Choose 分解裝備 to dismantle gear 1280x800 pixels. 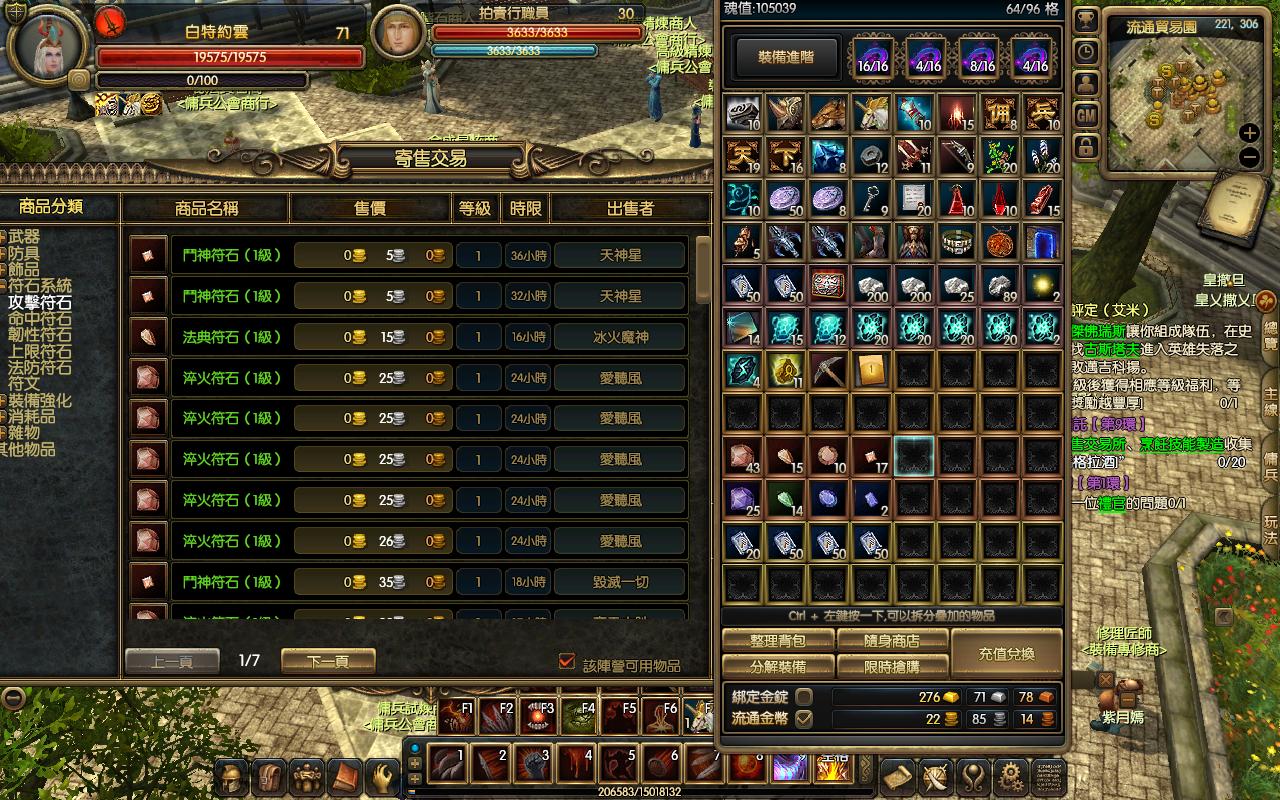click(x=778, y=666)
